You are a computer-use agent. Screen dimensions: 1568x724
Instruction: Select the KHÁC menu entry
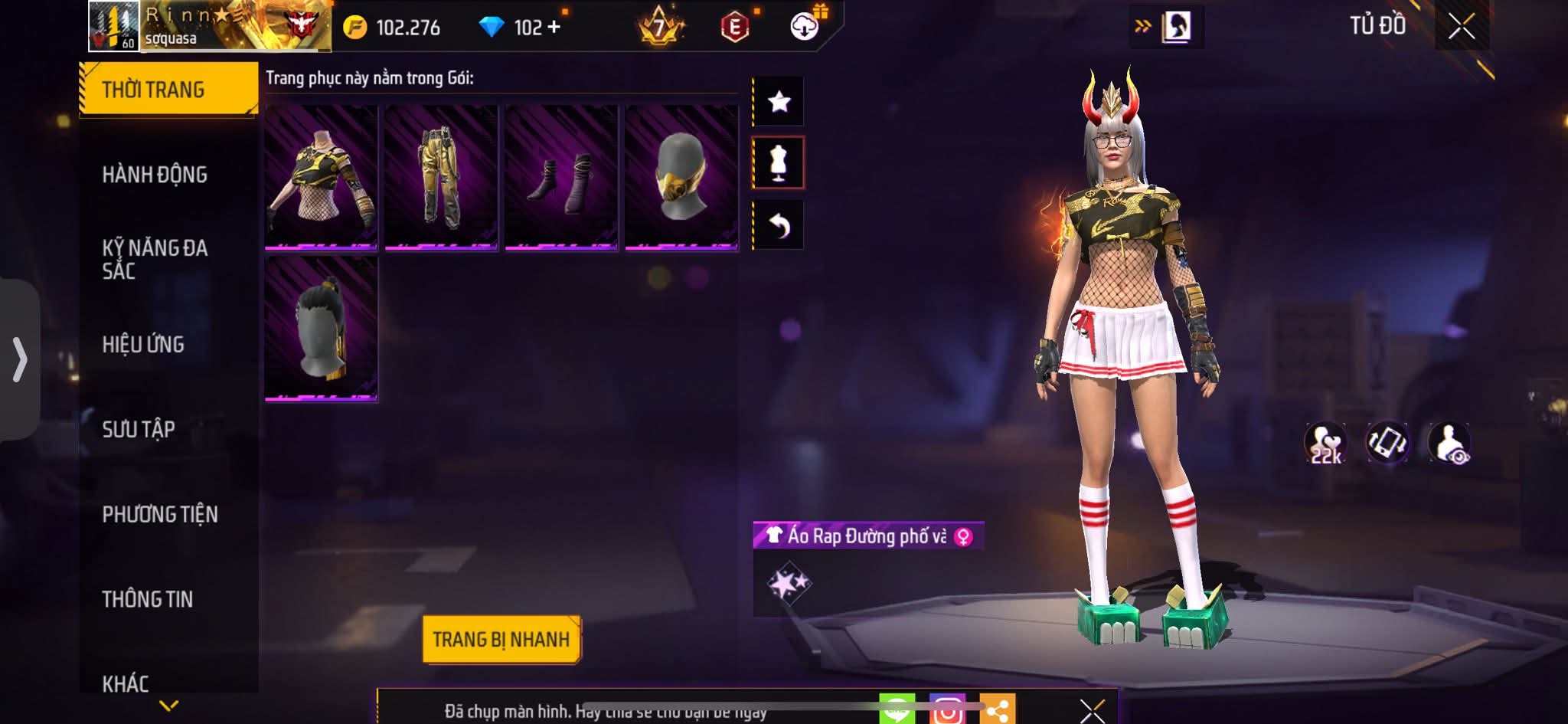126,683
